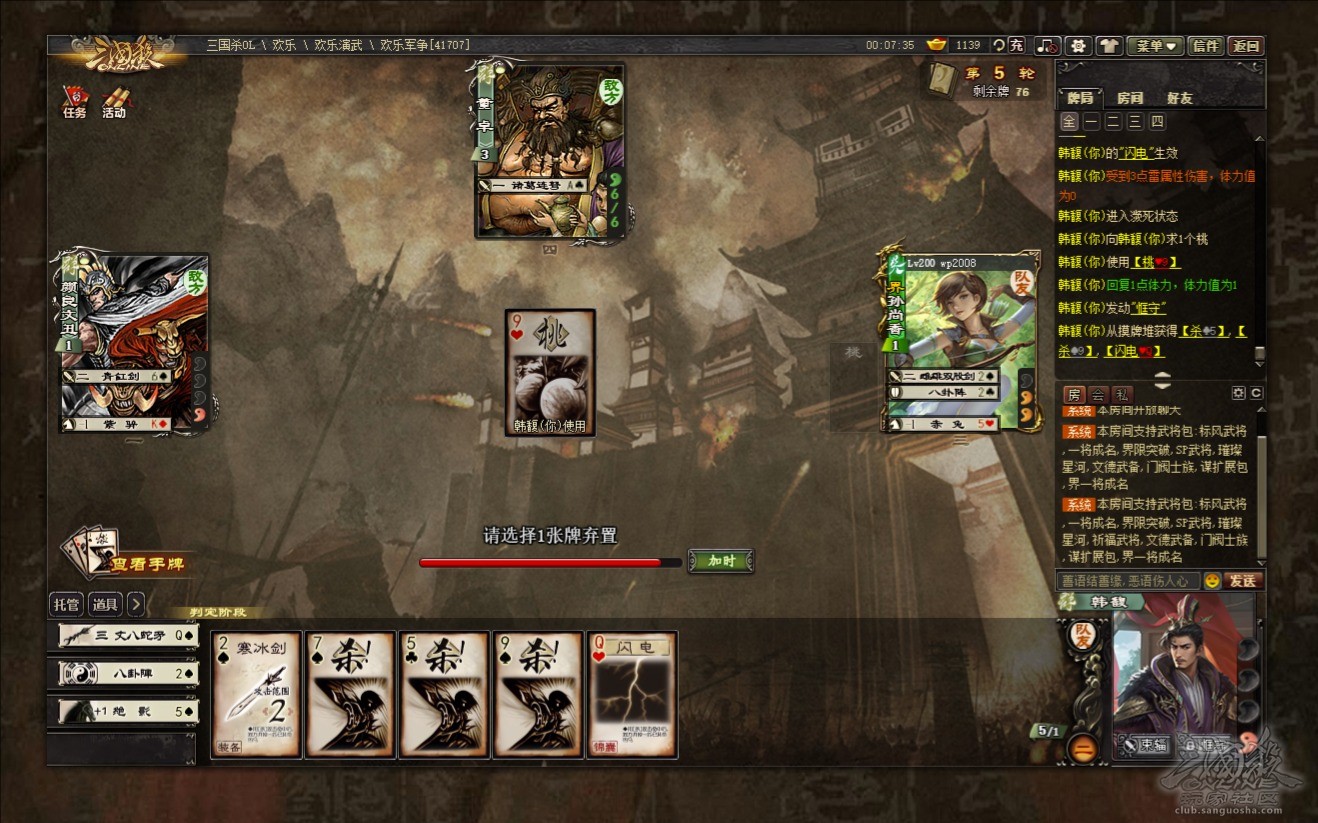
Task: Open 信件 mail
Action: click(x=1206, y=46)
